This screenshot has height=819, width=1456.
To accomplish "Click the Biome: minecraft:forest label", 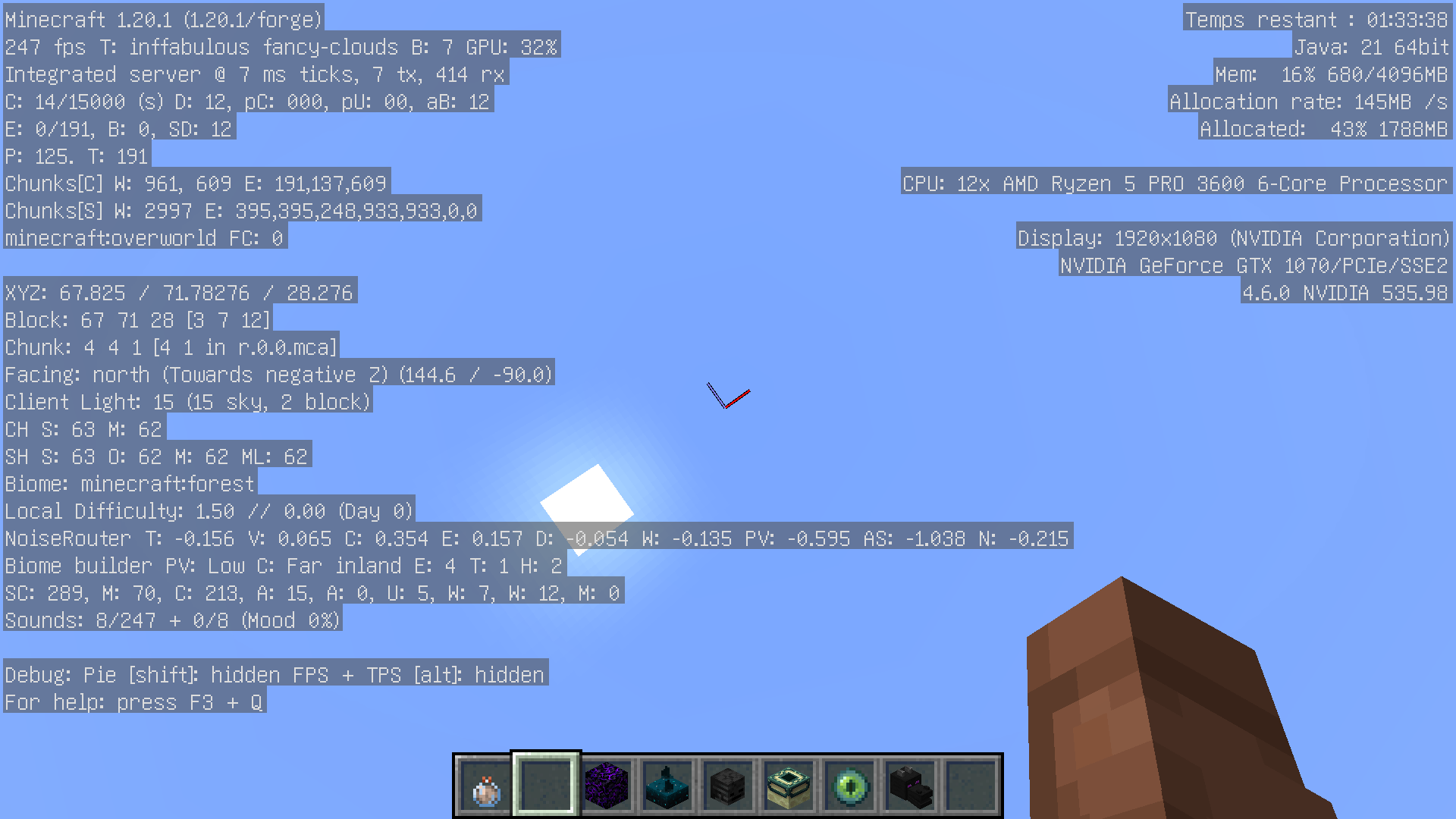I will click(129, 483).
